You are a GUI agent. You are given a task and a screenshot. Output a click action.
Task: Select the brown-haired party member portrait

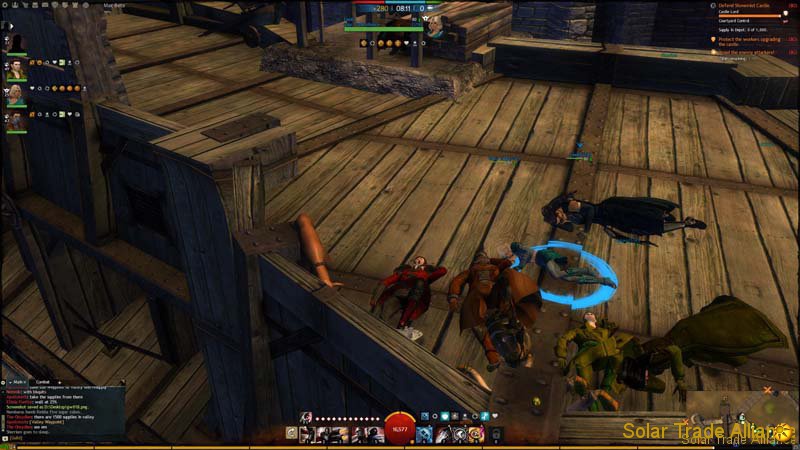(16, 70)
